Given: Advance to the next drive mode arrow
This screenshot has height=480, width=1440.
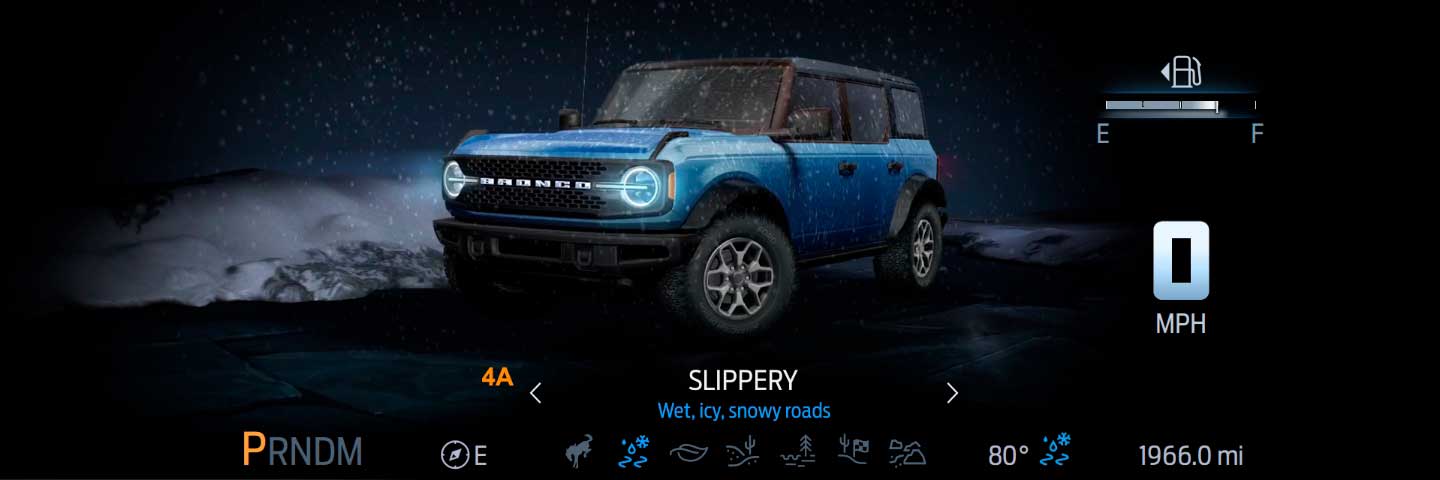Looking at the screenshot, I should (952, 393).
